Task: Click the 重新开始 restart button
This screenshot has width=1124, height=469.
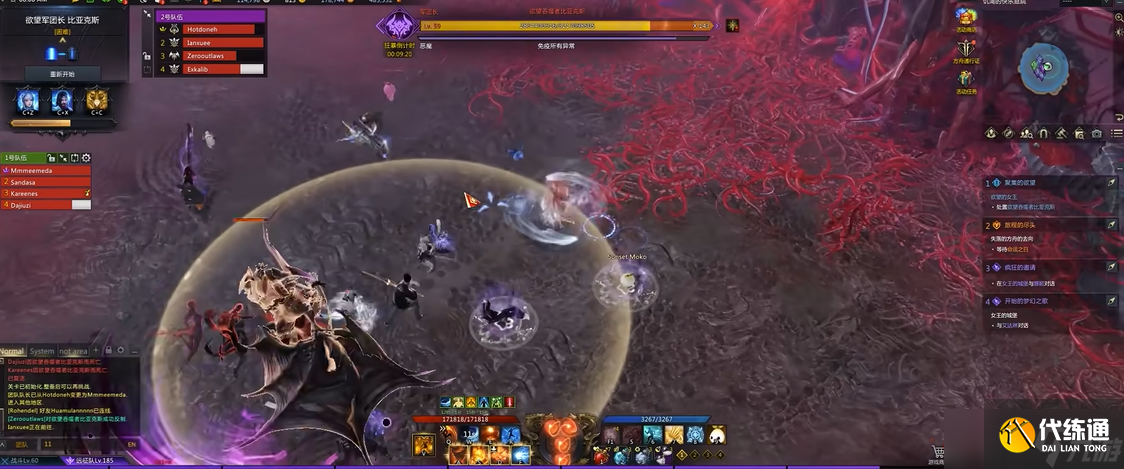Action: [62, 73]
